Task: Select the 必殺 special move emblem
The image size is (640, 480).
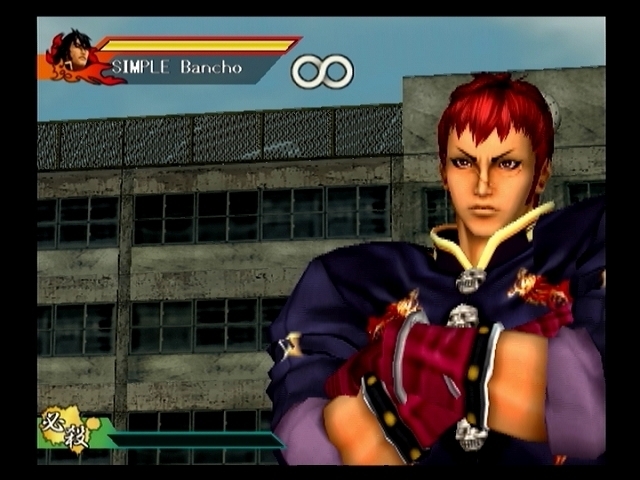Action: pyautogui.click(x=62, y=428)
